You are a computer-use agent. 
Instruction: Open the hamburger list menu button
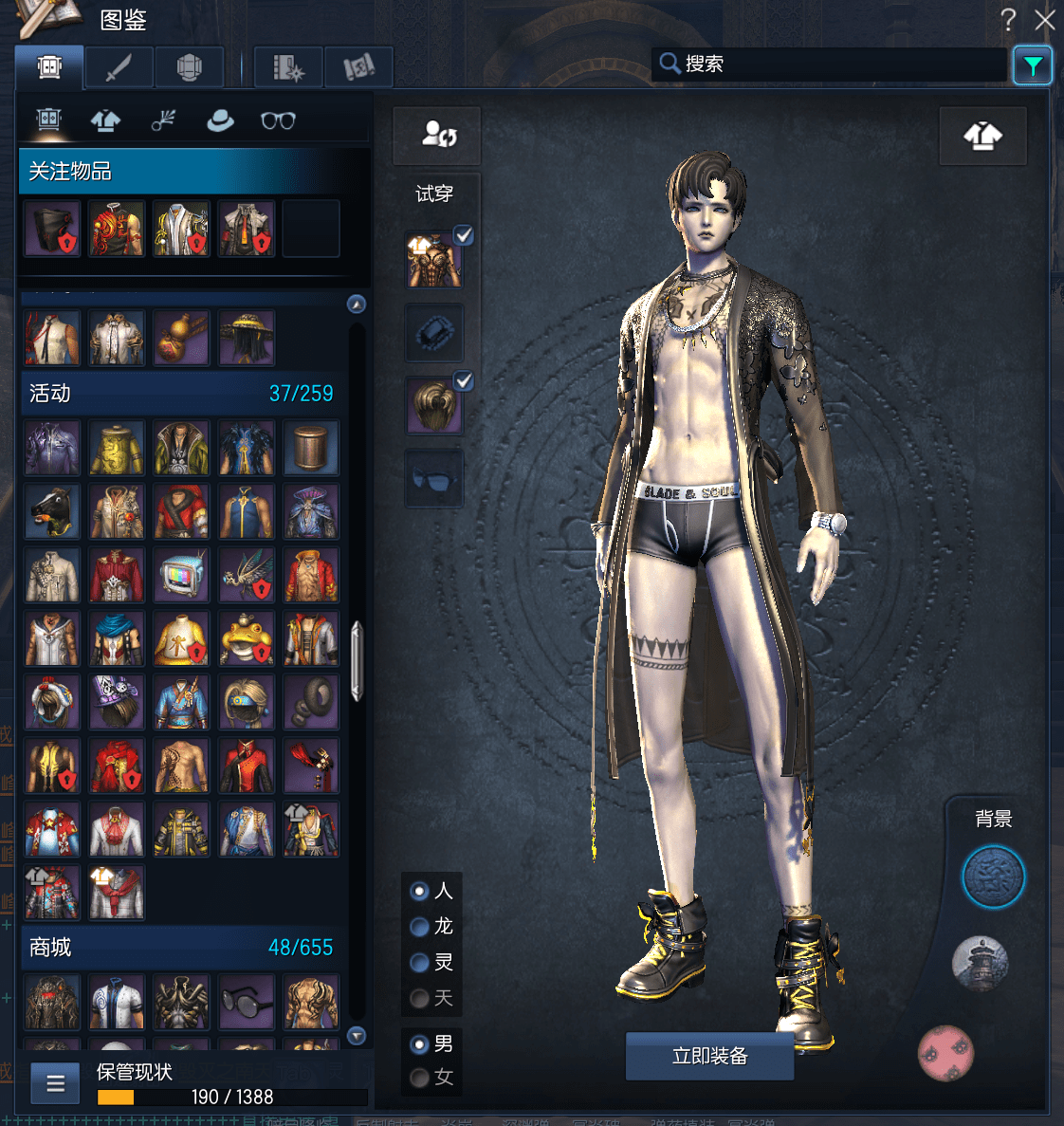click(55, 1082)
